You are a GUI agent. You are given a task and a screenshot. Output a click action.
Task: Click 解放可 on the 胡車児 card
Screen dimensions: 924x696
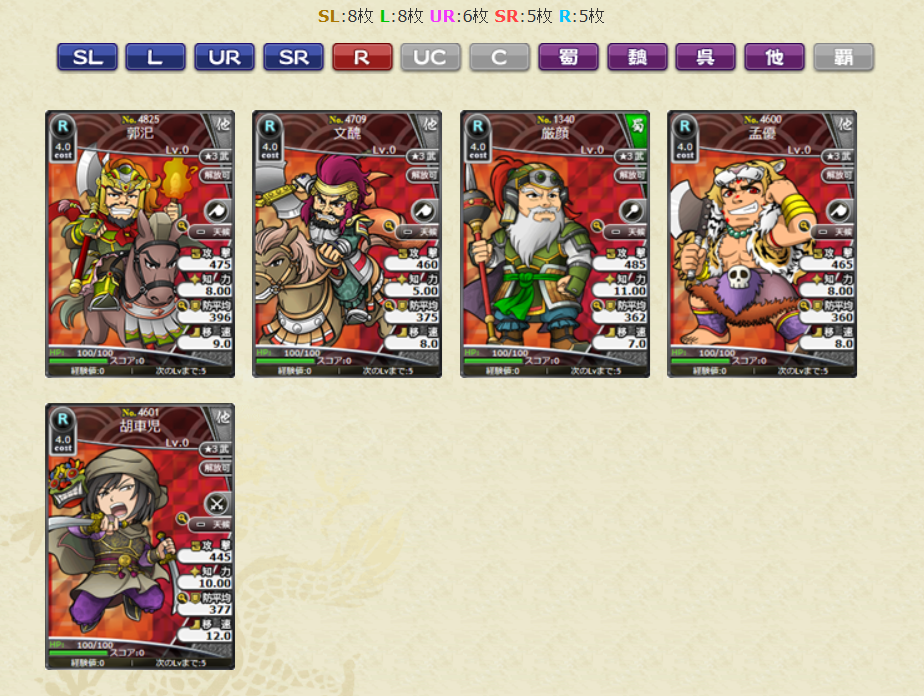pyautogui.click(x=214, y=467)
